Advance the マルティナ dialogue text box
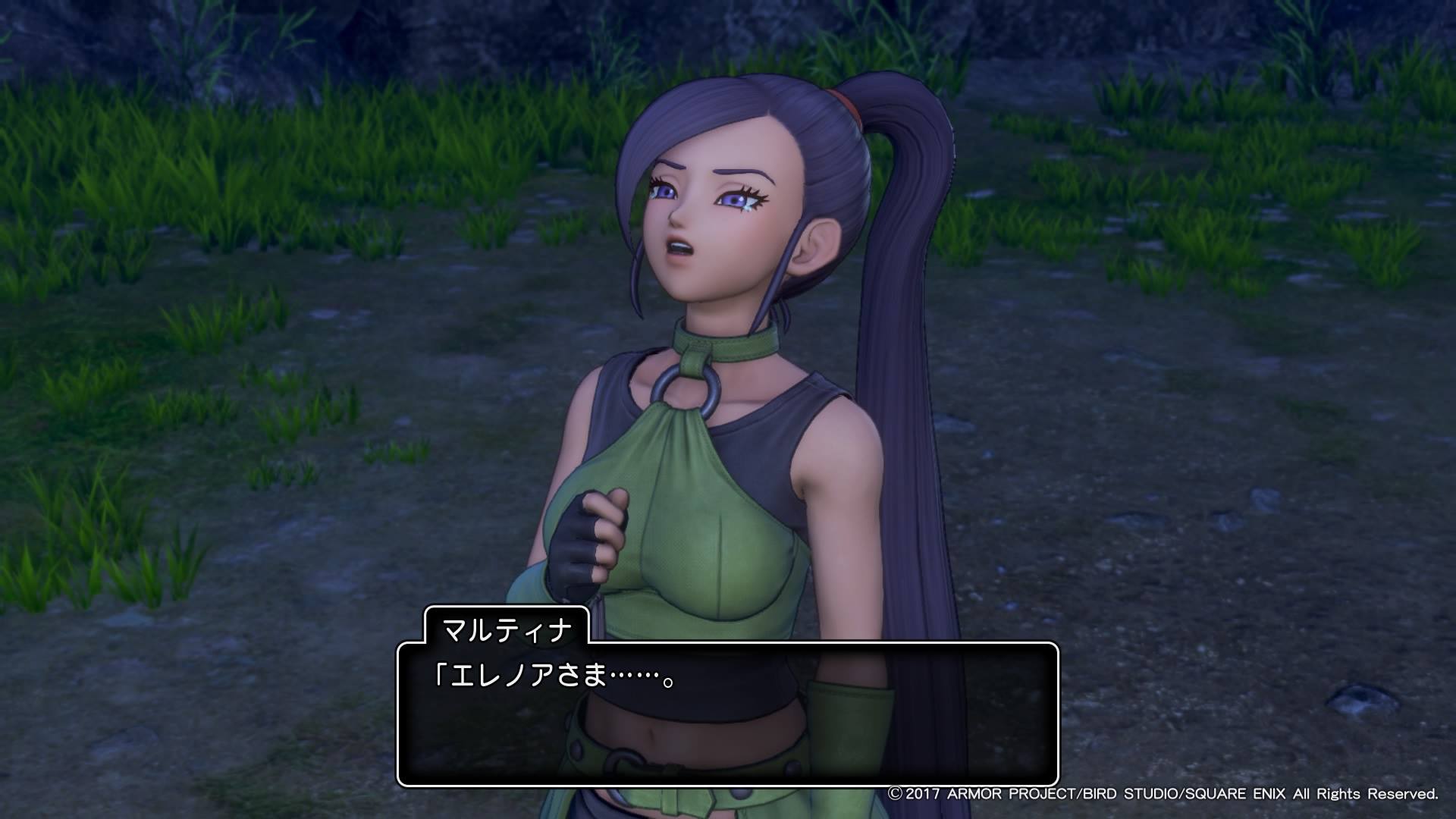The height and width of the screenshot is (819, 1456). pos(727,713)
